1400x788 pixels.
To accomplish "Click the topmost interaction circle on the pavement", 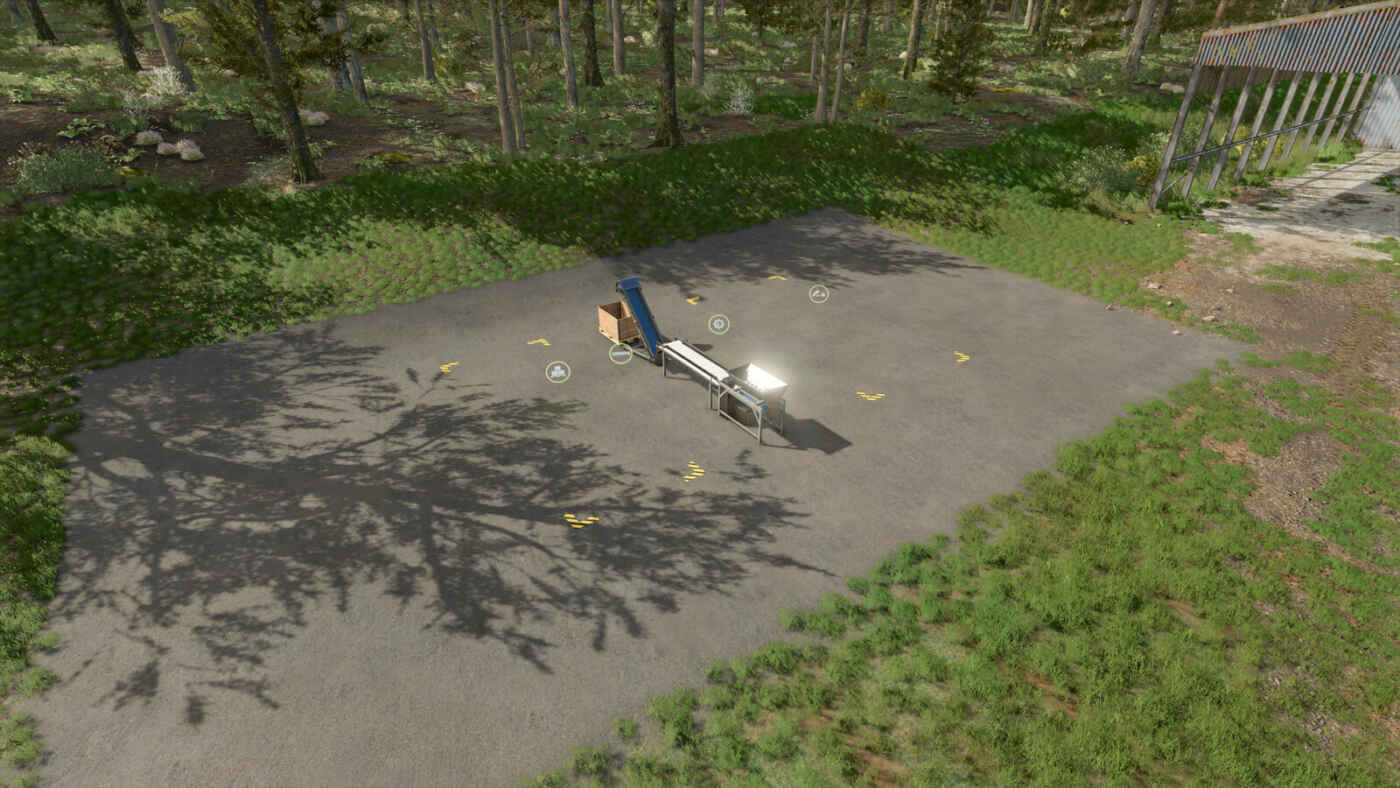I will click(818, 294).
